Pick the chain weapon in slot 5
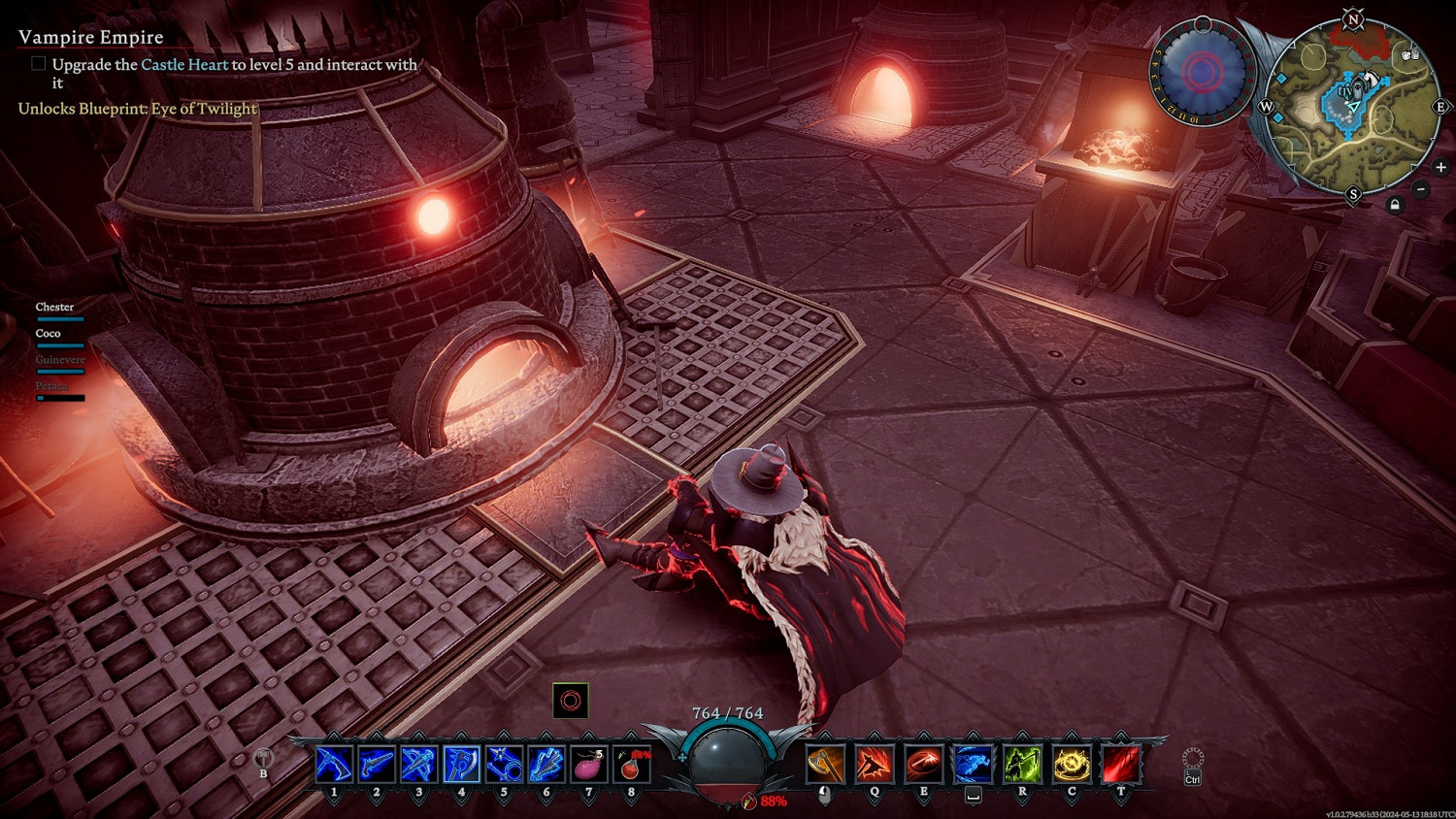This screenshot has height=819, width=1456. [x=504, y=765]
